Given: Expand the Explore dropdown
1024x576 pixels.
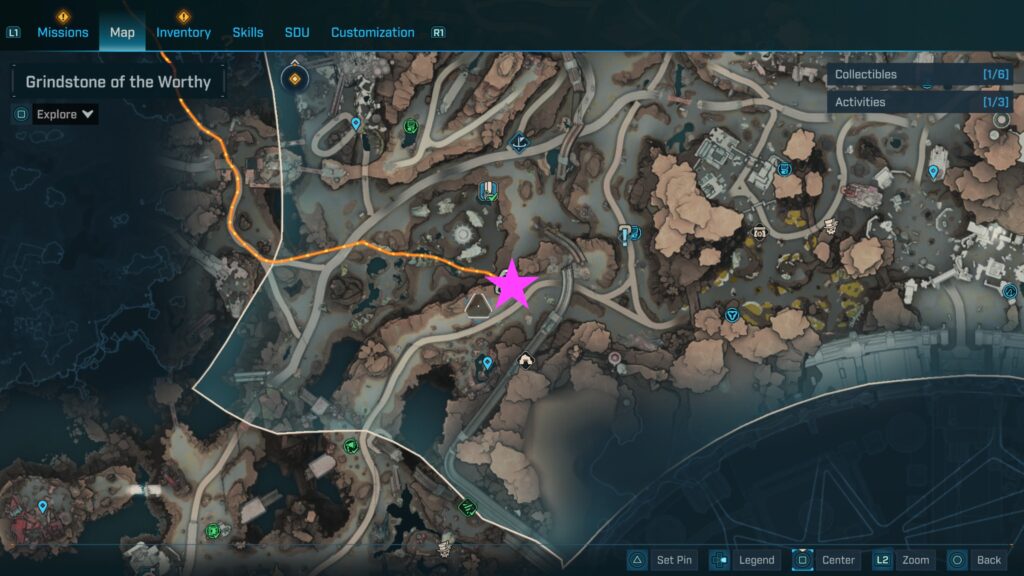Looking at the screenshot, I should click(x=66, y=114).
